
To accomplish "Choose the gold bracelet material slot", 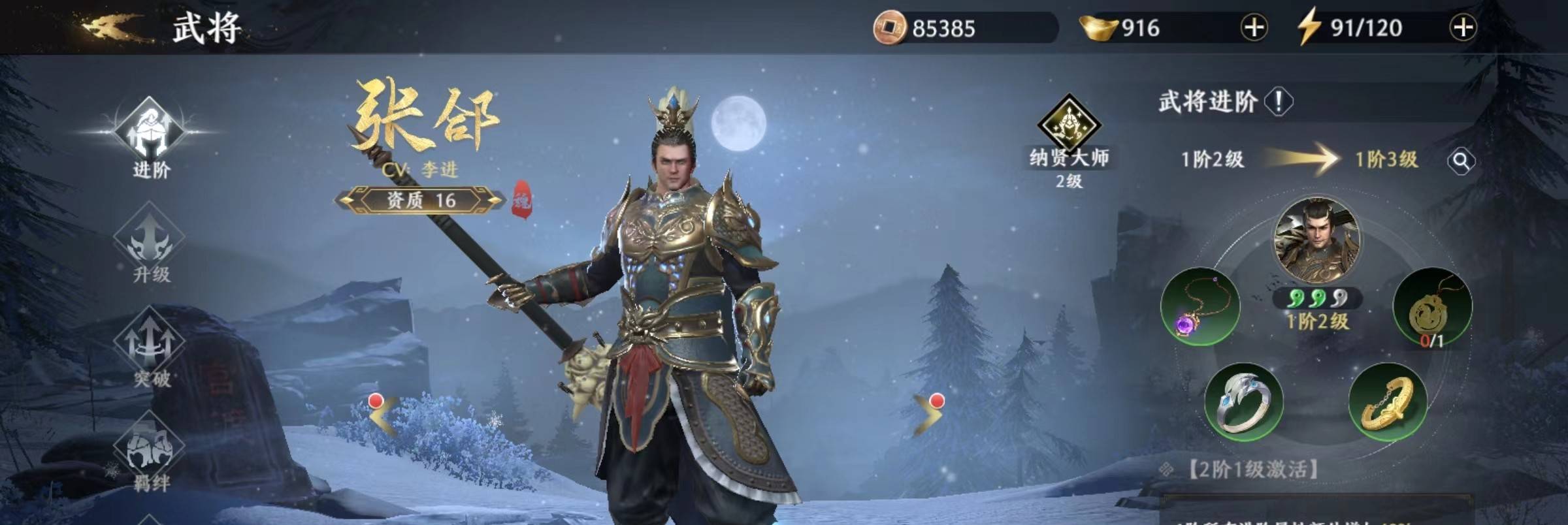I will [1388, 402].
